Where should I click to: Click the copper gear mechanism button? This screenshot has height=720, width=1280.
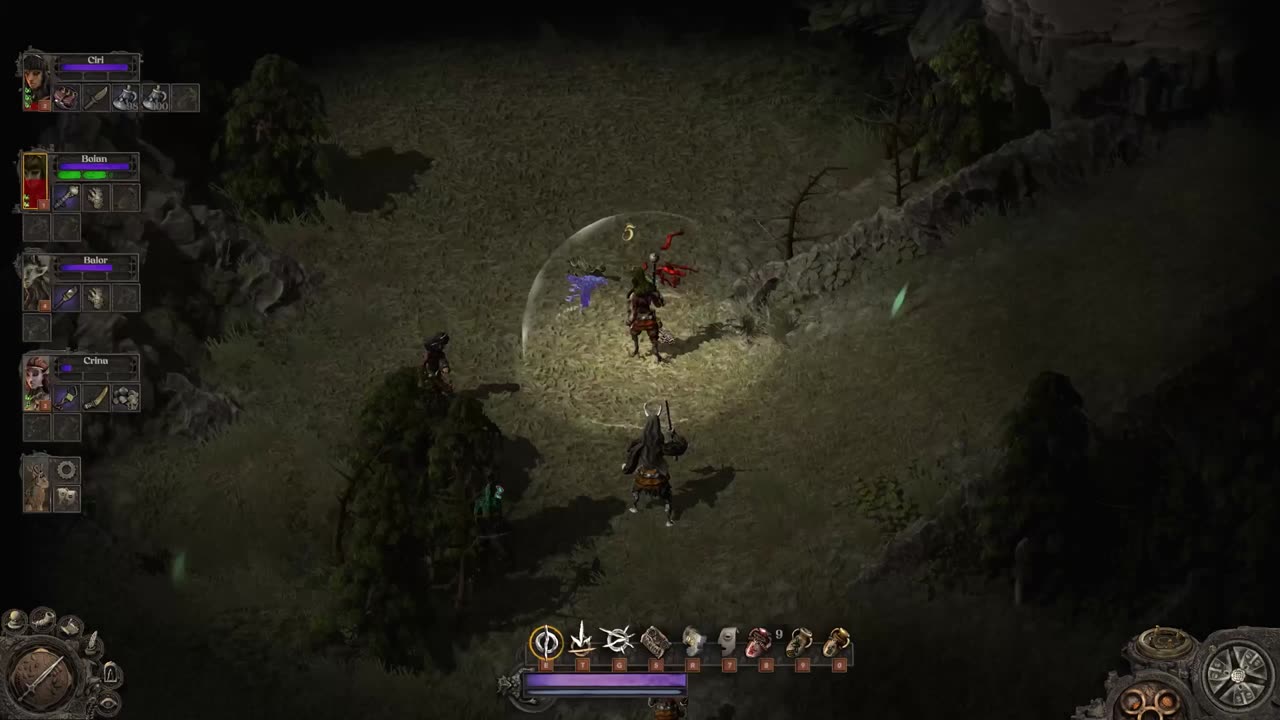click(1150, 699)
